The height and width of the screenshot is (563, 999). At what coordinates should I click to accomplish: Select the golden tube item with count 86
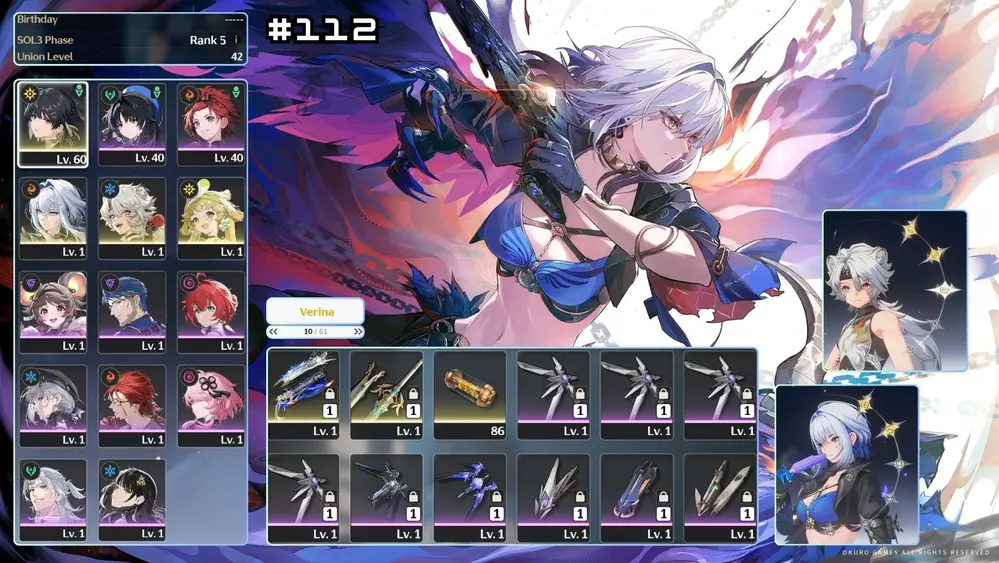[470, 394]
